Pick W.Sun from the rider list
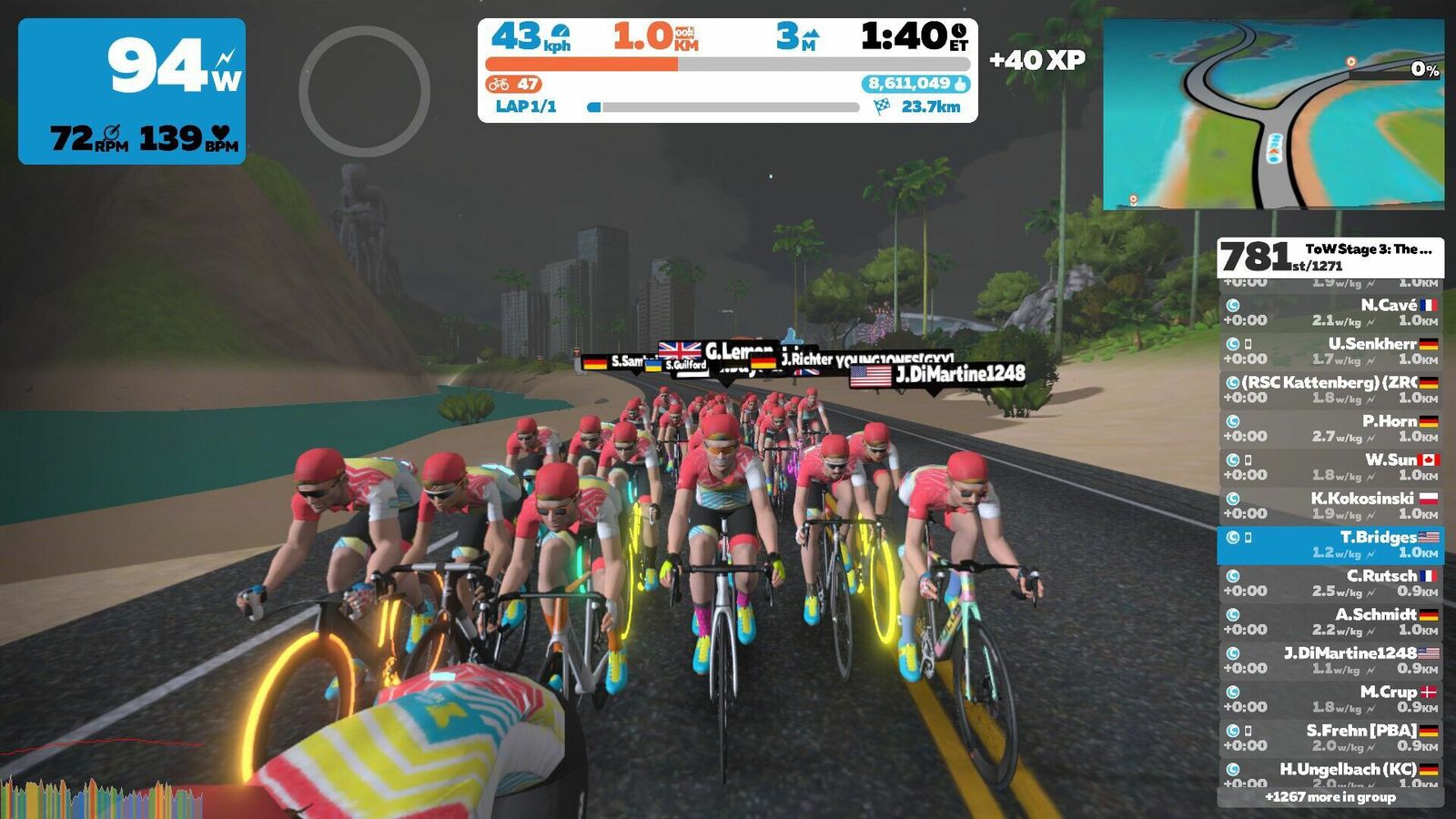Viewport: 1456px width, 819px height. point(1330,467)
